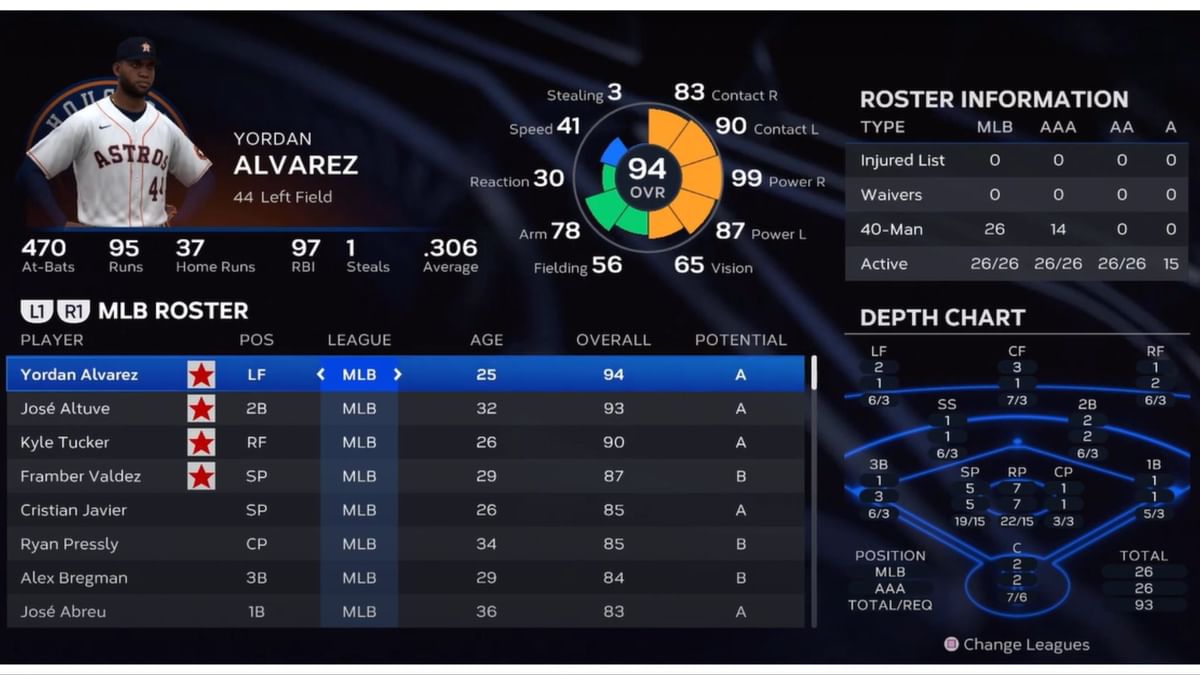Screen dimensions: 1200x675
Task: Click the left league arrow for Alvarez
Action: [x=321, y=374]
